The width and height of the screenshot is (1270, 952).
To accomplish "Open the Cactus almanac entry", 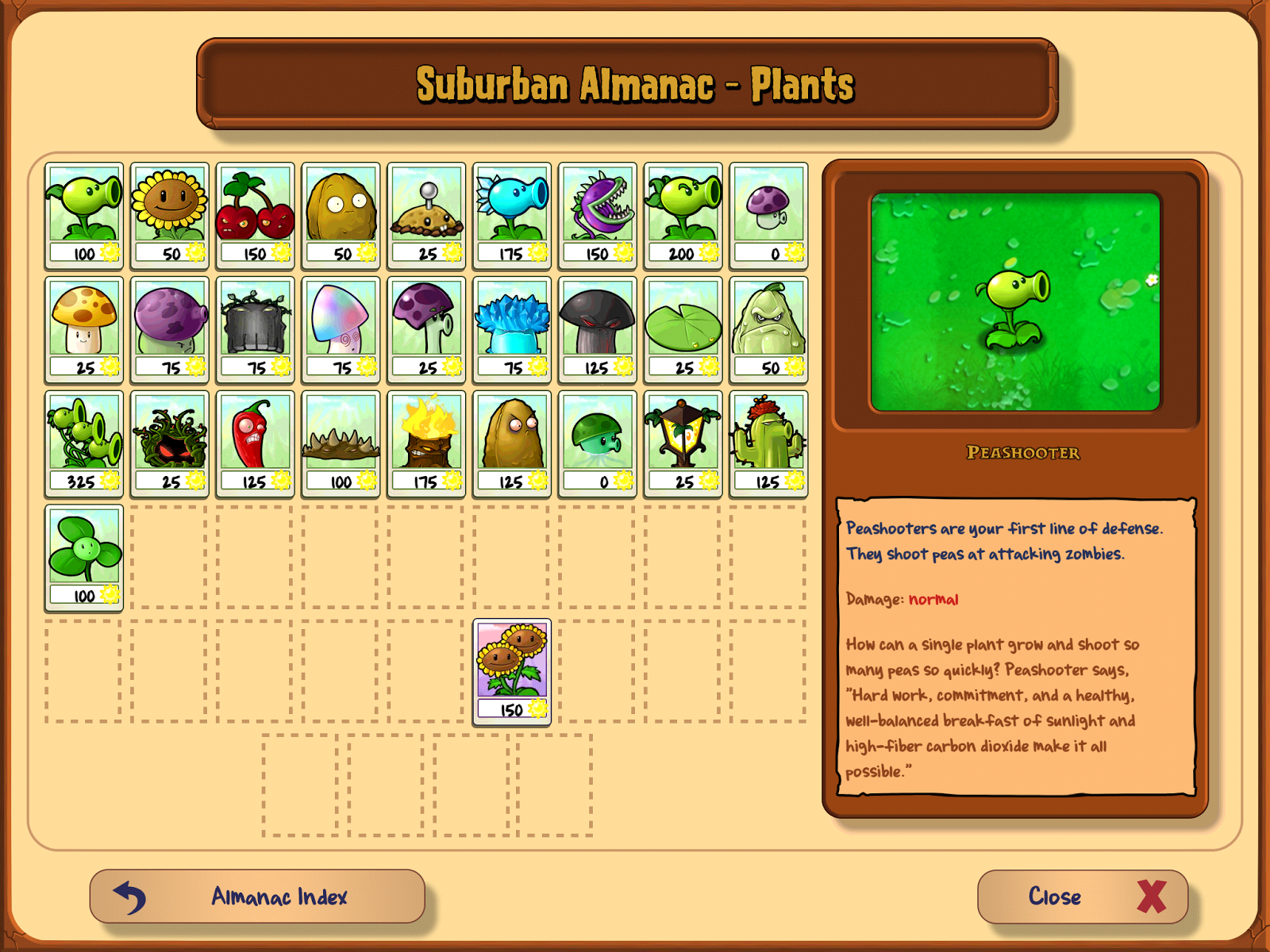I will pos(769,440).
